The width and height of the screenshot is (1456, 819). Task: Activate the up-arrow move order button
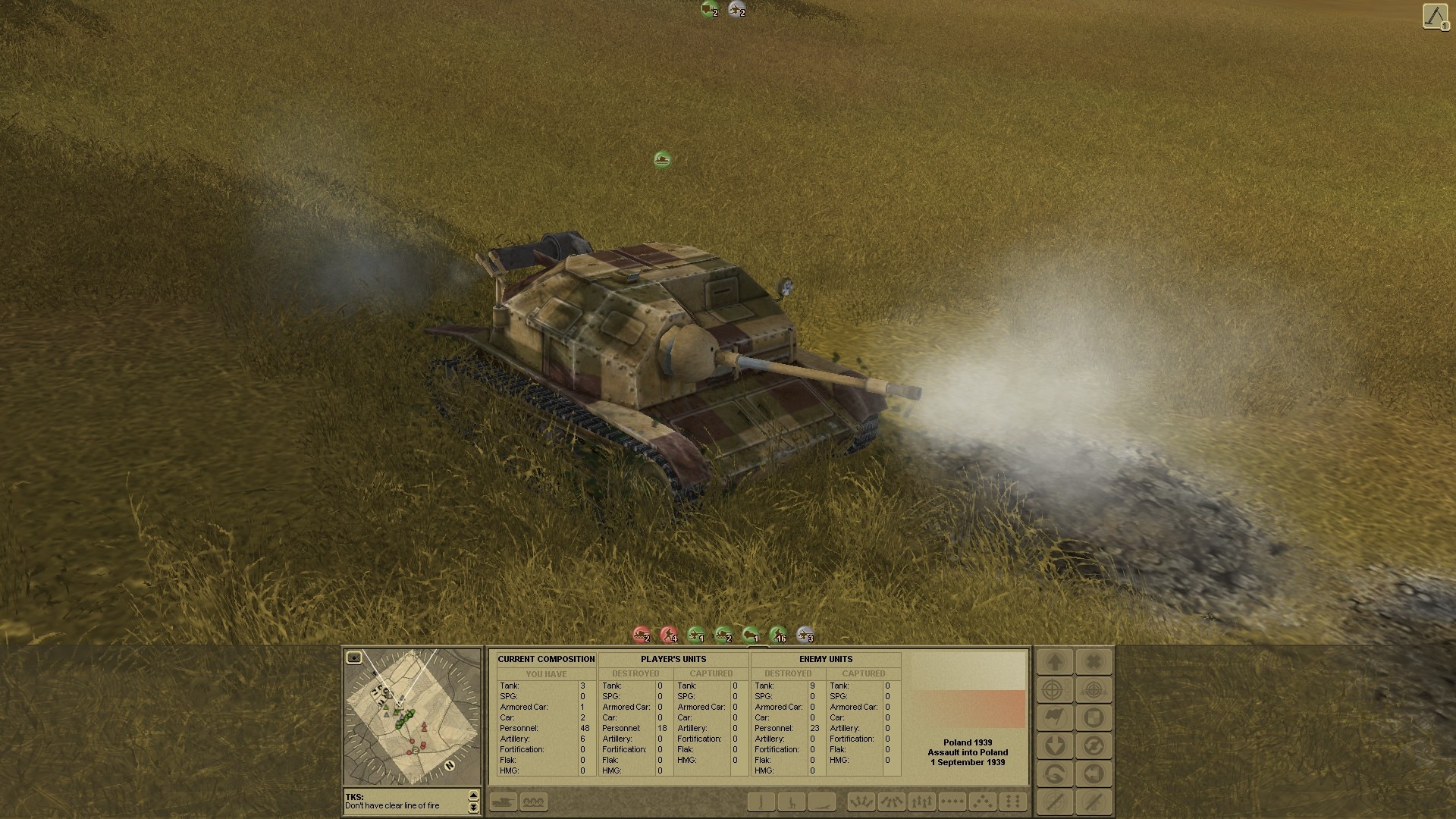(x=1055, y=662)
